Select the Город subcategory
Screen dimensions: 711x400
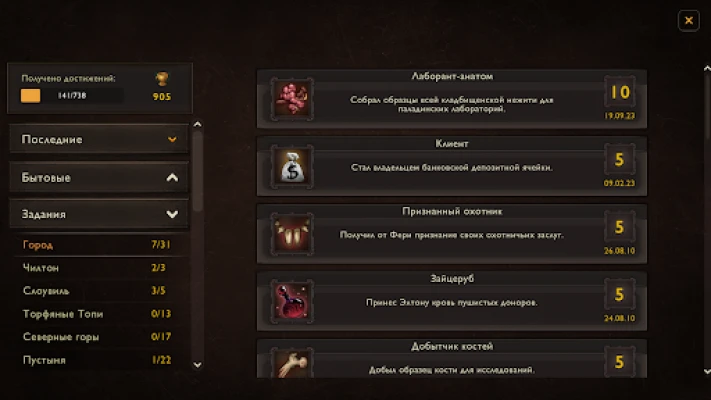pyautogui.click(x=99, y=245)
